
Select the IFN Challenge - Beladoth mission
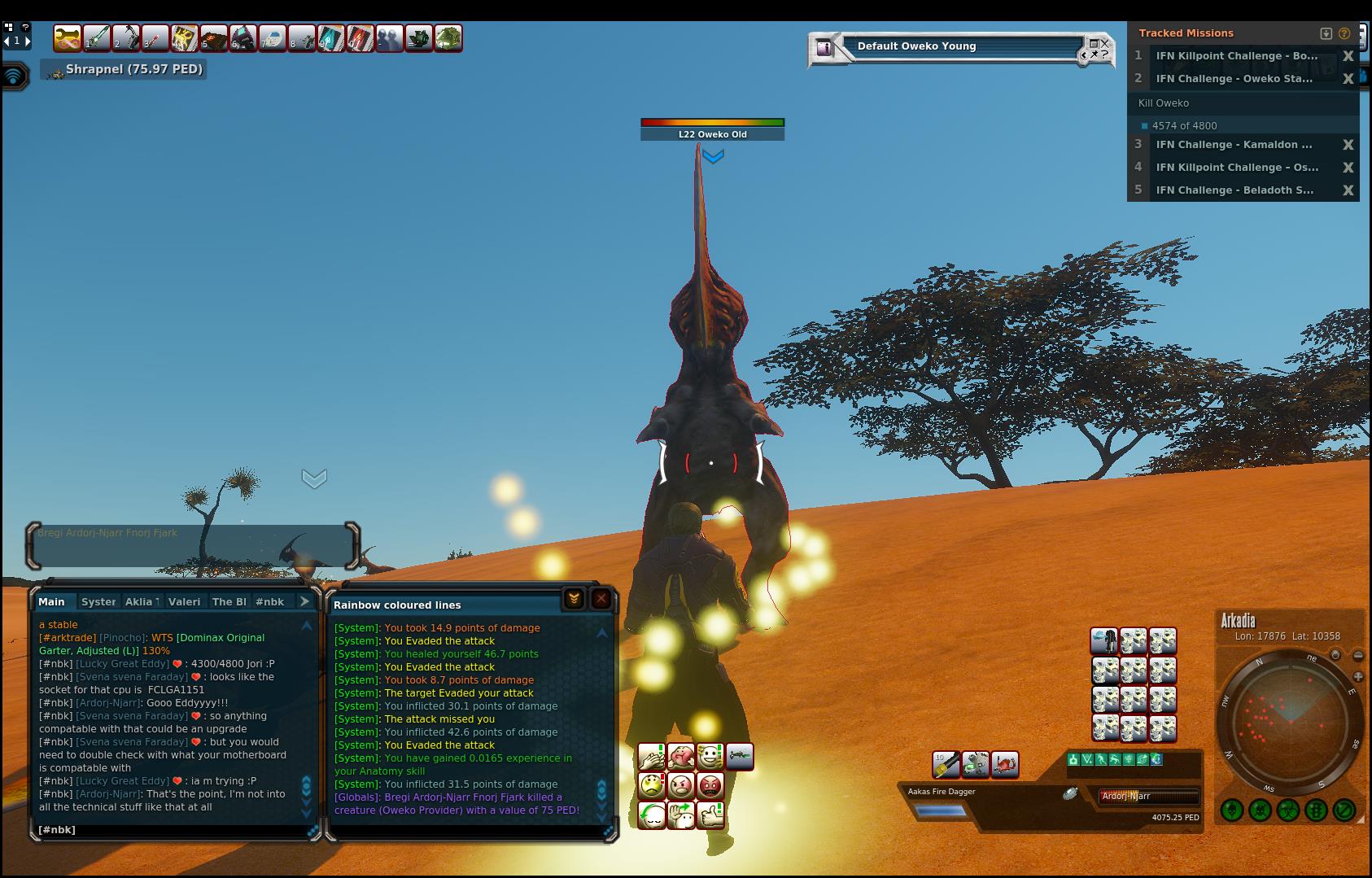pyautogui.click(x=1234, y=190)
